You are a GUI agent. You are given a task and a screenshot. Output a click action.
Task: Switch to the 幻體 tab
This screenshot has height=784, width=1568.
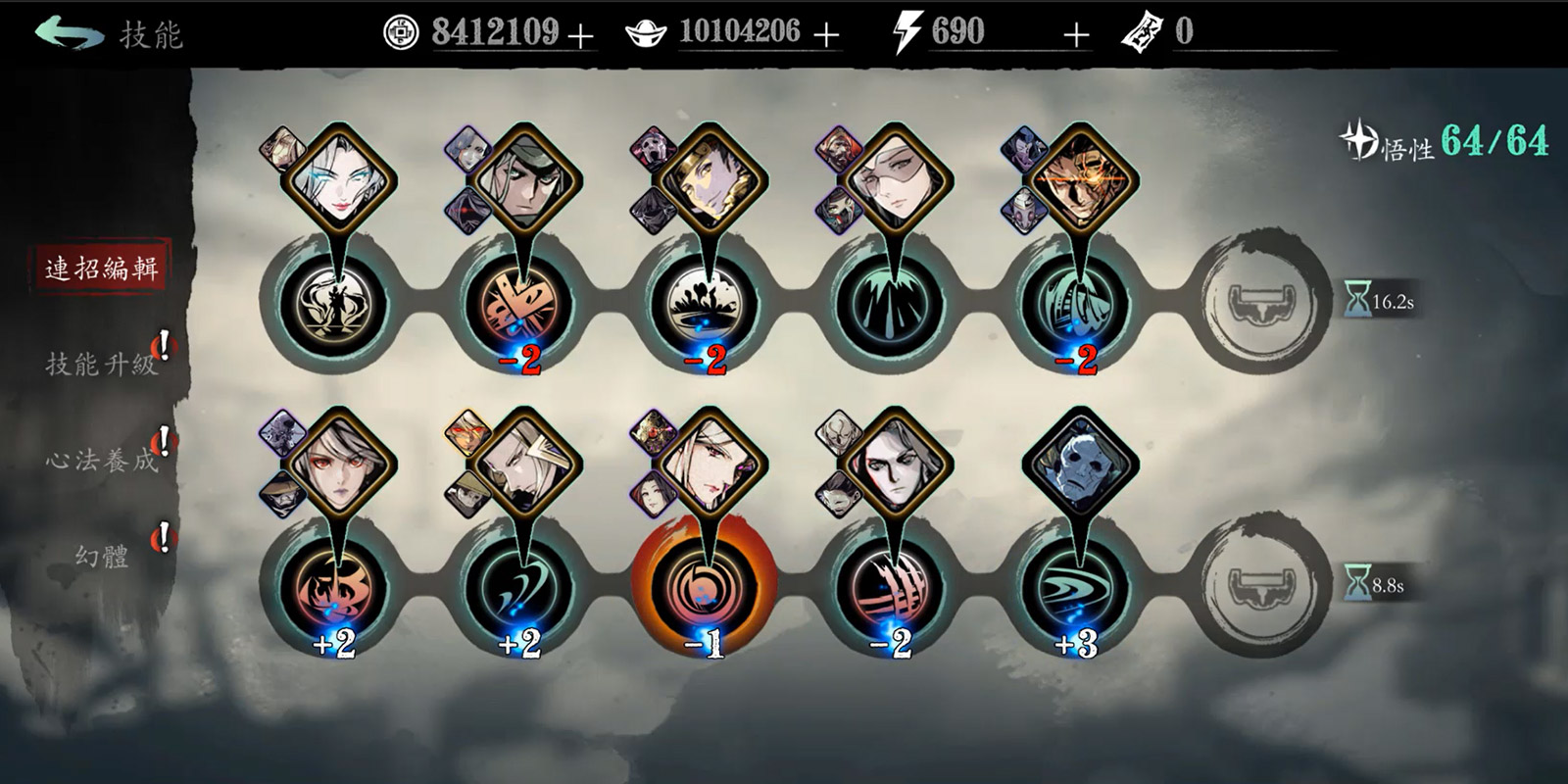coord(101,556)
